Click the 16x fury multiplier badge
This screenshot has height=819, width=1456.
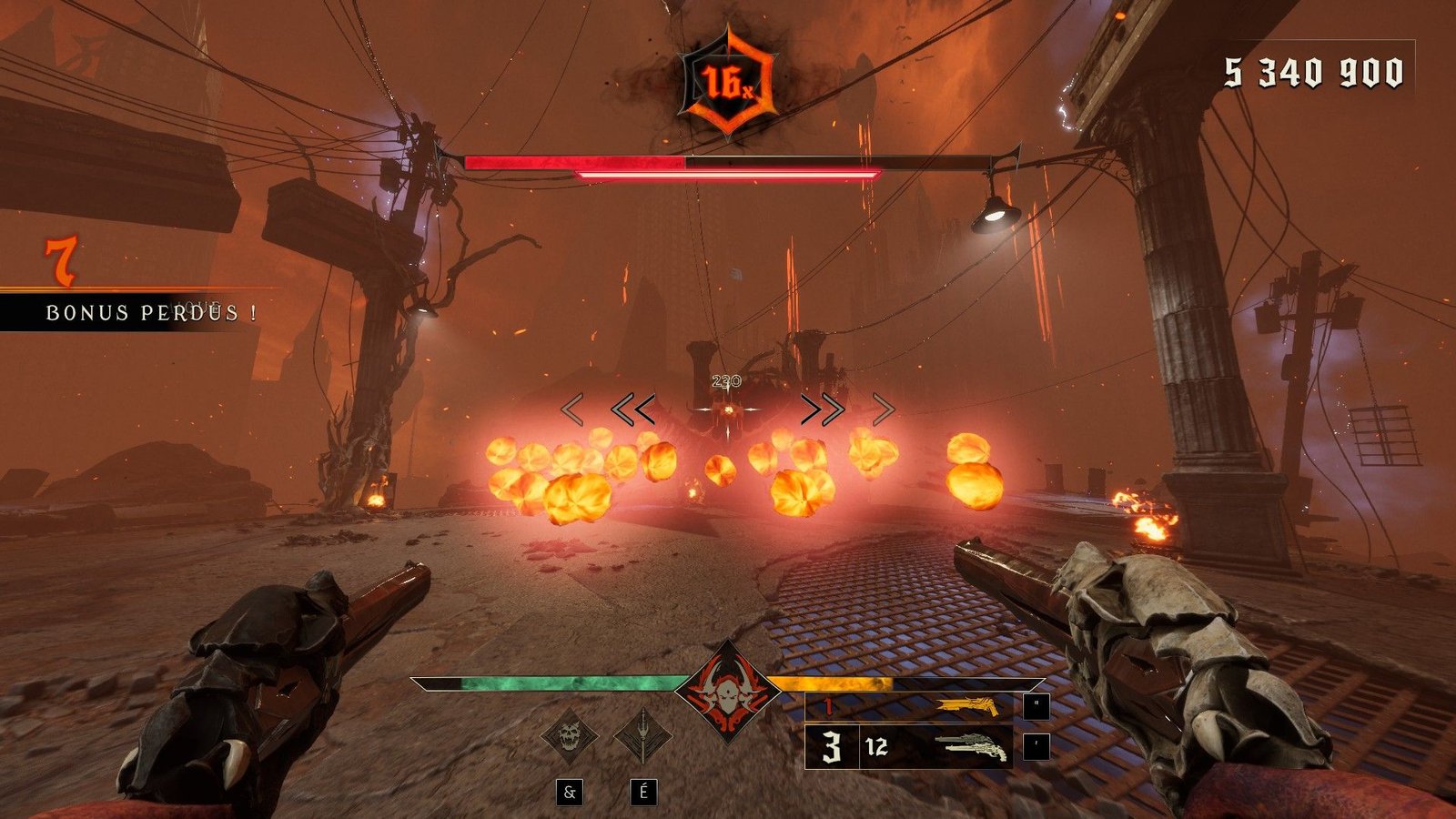728,84
